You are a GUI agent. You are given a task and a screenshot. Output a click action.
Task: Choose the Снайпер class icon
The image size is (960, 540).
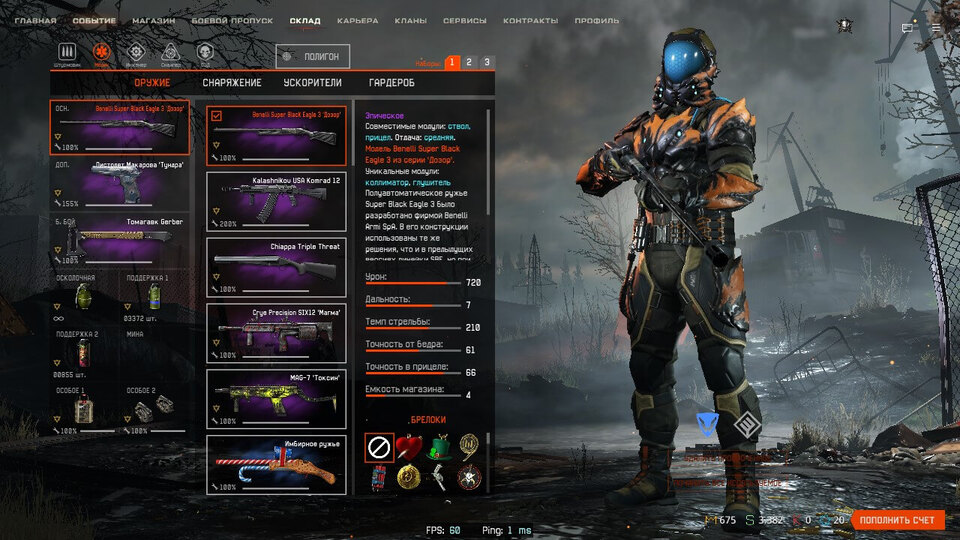pyautogui.click(x=170, y=53)
